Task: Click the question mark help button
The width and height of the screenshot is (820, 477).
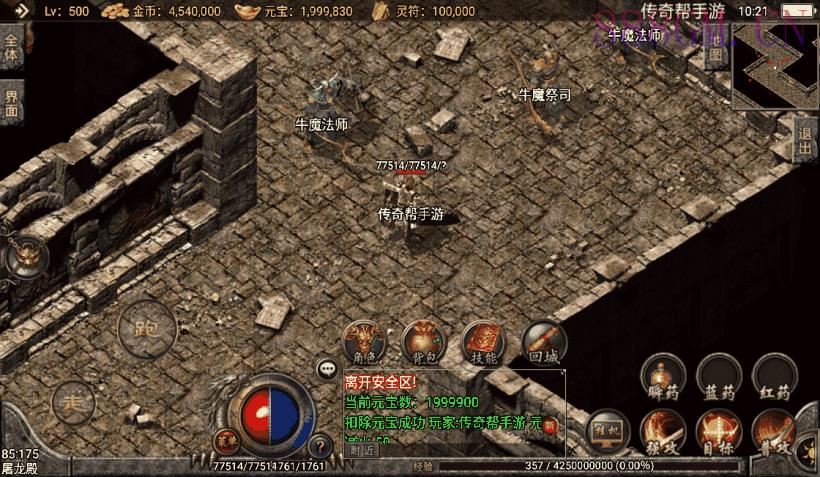Action: pyautogui.click(x=320, y=447)
